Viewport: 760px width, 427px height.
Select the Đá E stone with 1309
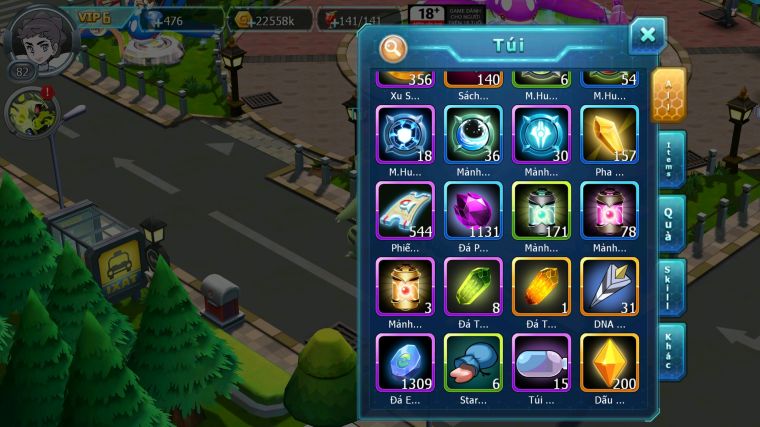[405, 362]
